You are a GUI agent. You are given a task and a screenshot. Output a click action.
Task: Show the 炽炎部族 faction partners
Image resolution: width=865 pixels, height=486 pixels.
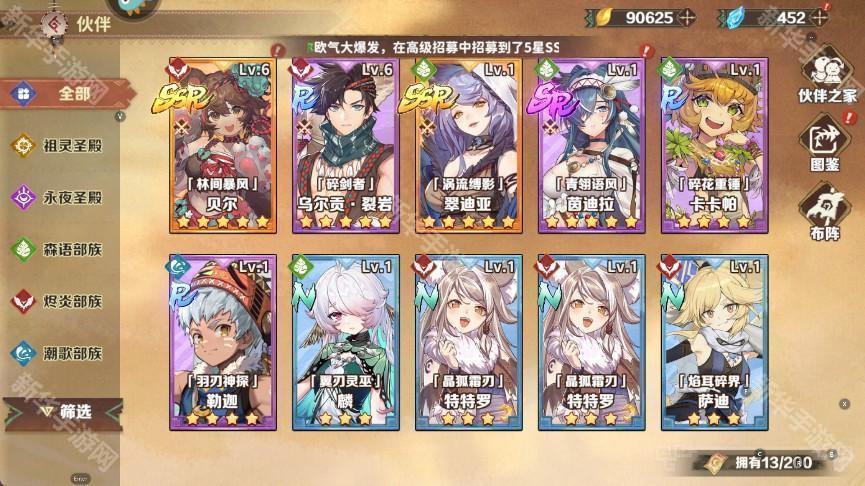click(60, 301)
